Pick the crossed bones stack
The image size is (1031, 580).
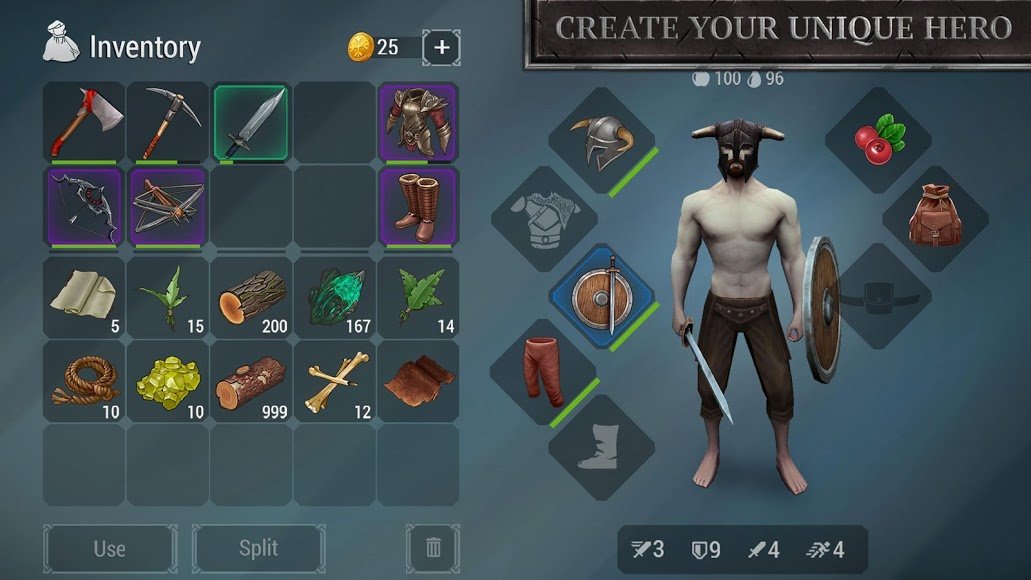[x=335, y=381]
